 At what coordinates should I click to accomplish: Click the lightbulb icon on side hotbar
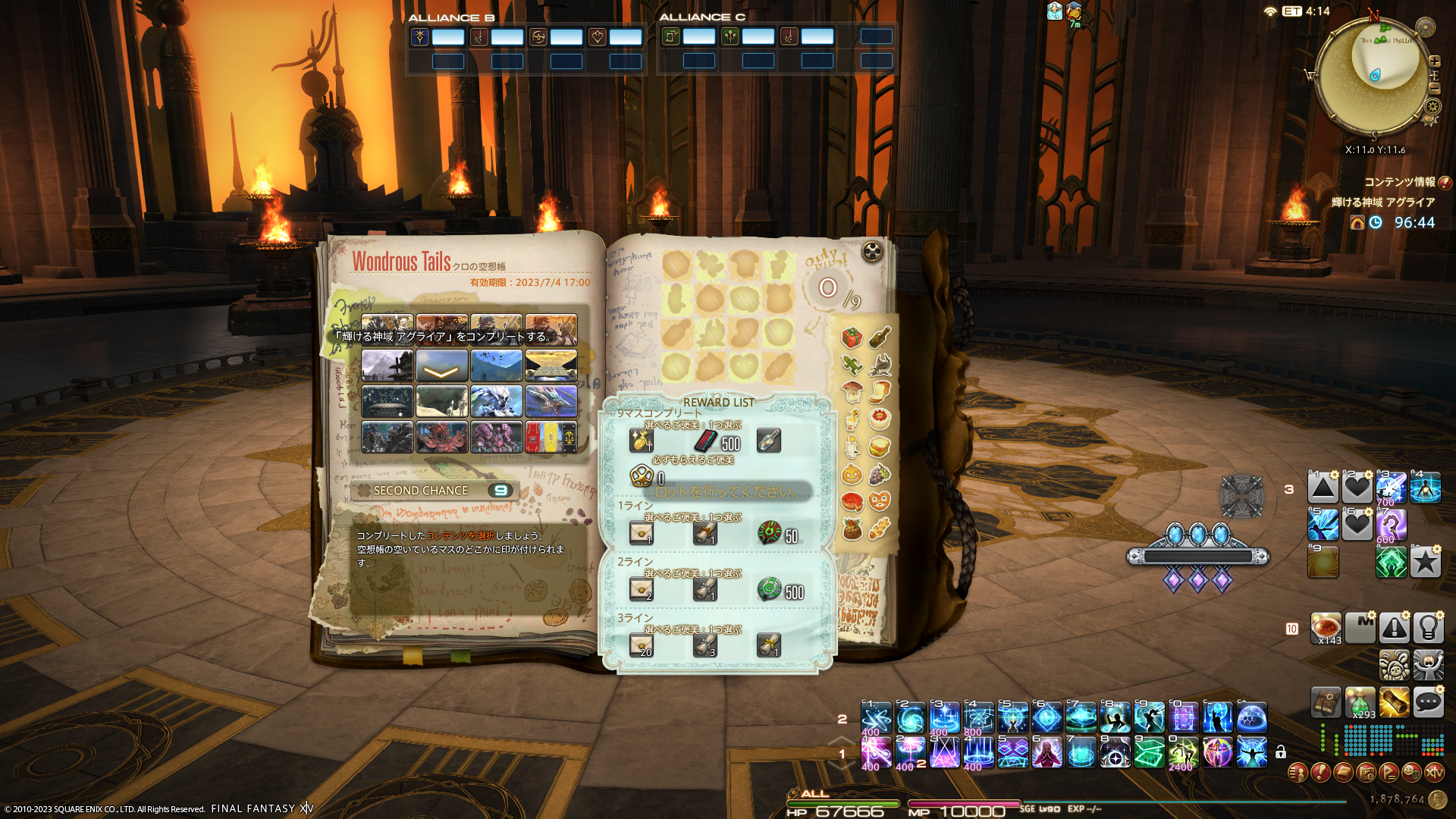point(1428,628)
